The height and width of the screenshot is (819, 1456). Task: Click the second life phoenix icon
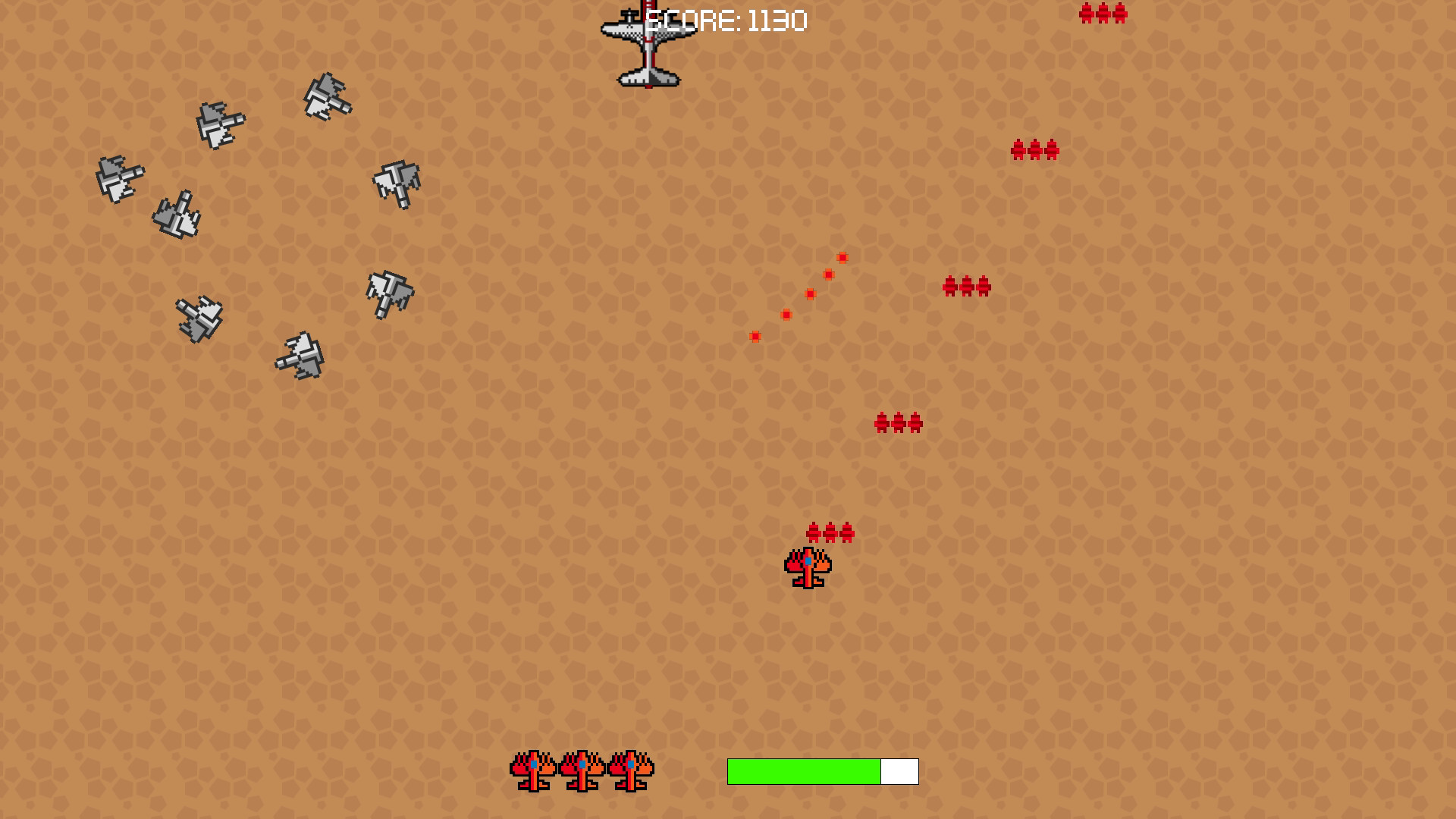580,770
